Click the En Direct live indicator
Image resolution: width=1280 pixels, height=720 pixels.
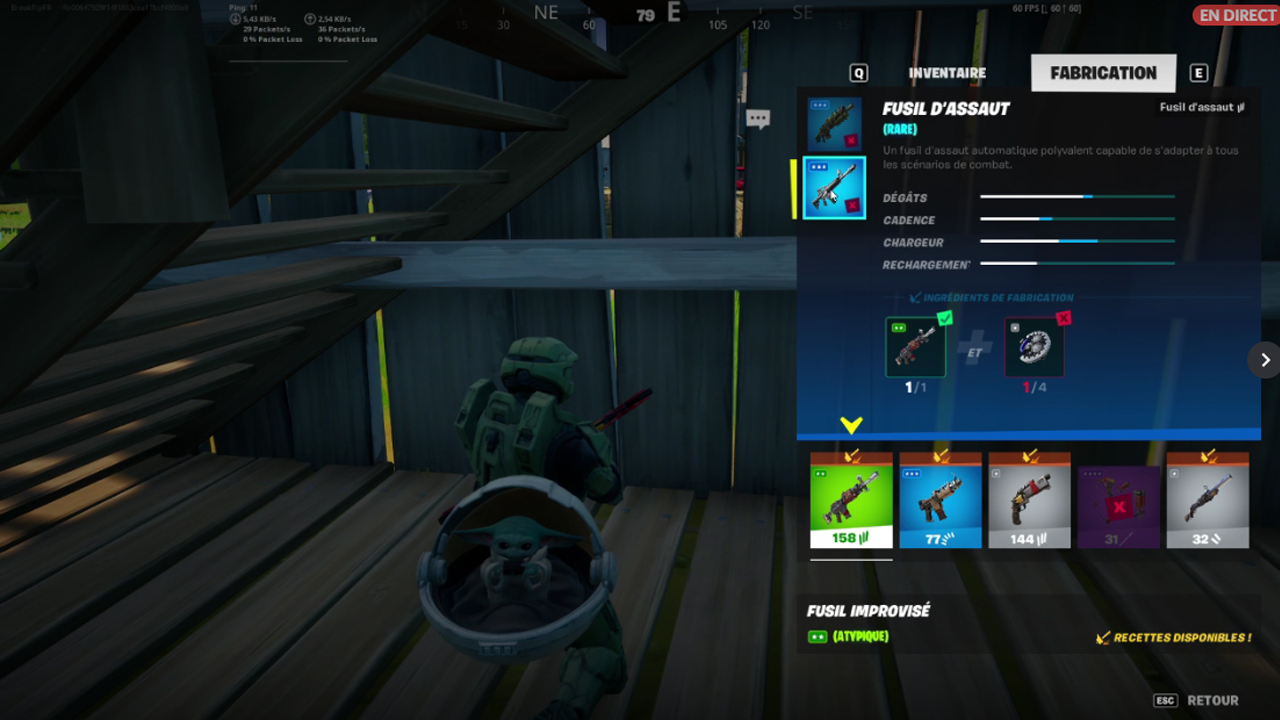(1237, 15)
